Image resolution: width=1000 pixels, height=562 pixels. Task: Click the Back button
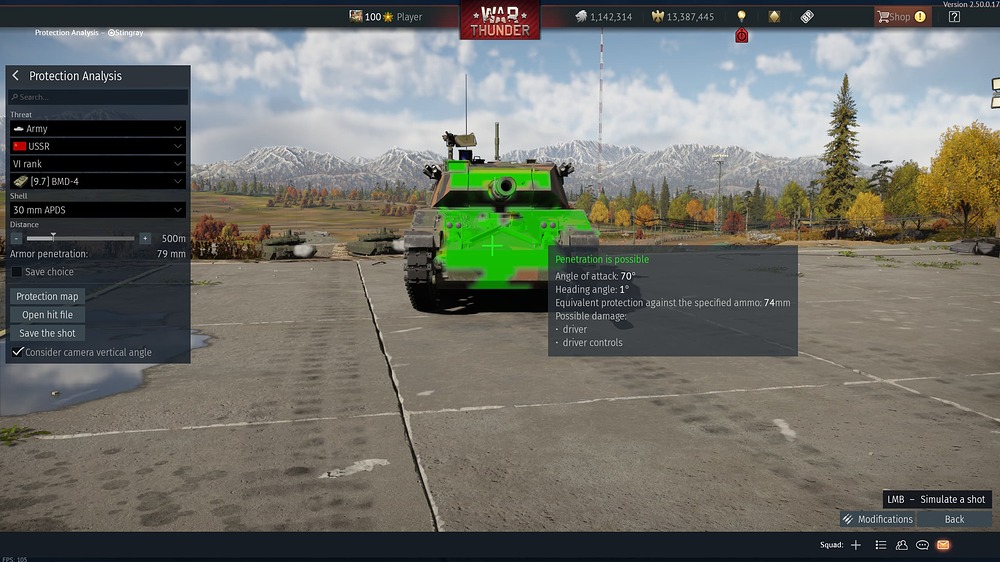point(955,519)
